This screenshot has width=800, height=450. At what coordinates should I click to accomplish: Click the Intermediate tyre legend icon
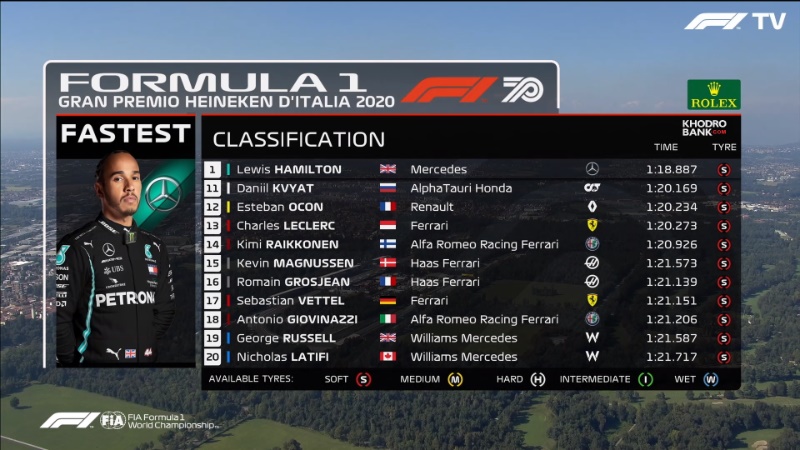(x=646, y=380)
